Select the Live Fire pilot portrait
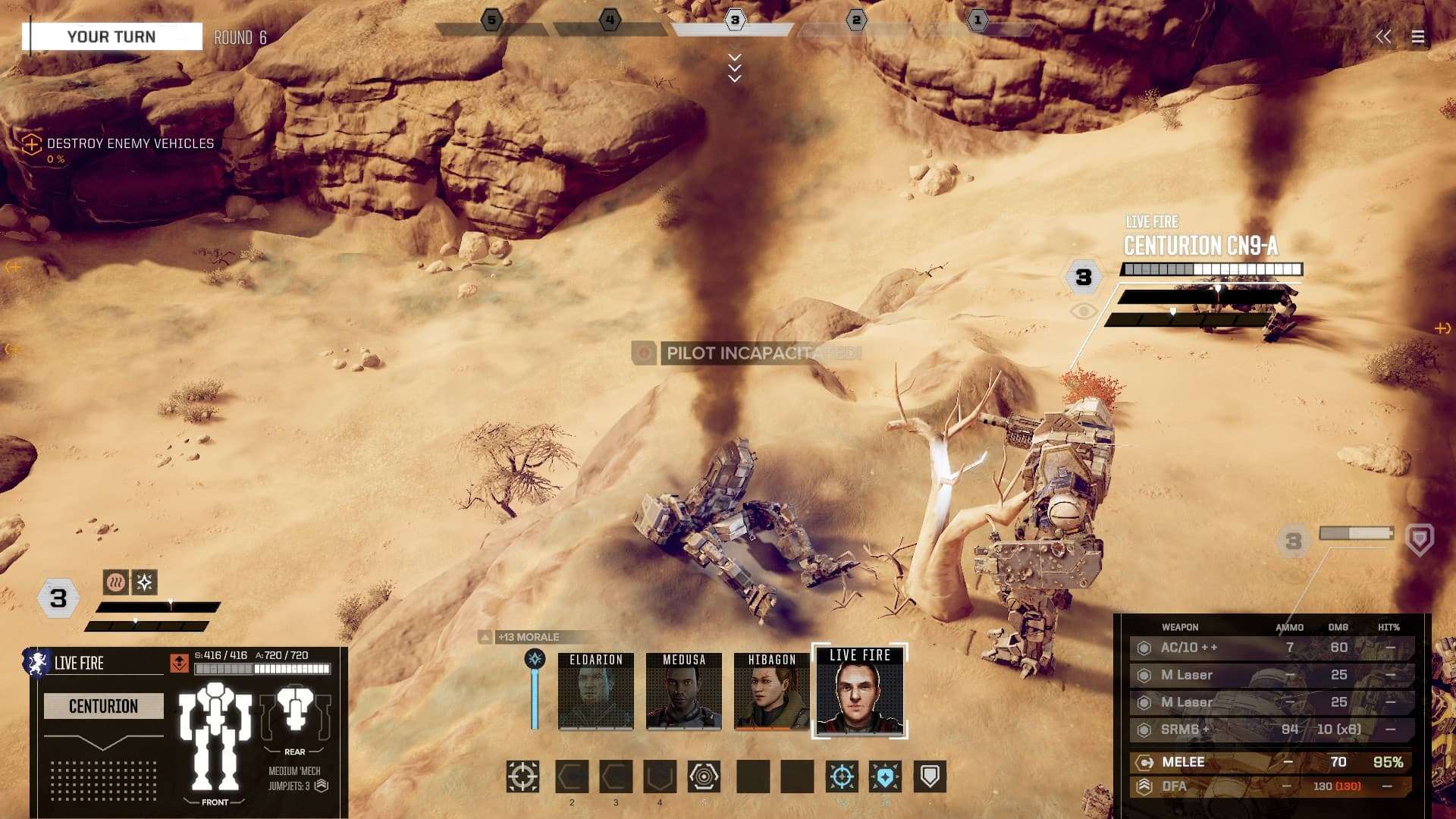Screen dimensions: 1456x819 pos(860,692)
